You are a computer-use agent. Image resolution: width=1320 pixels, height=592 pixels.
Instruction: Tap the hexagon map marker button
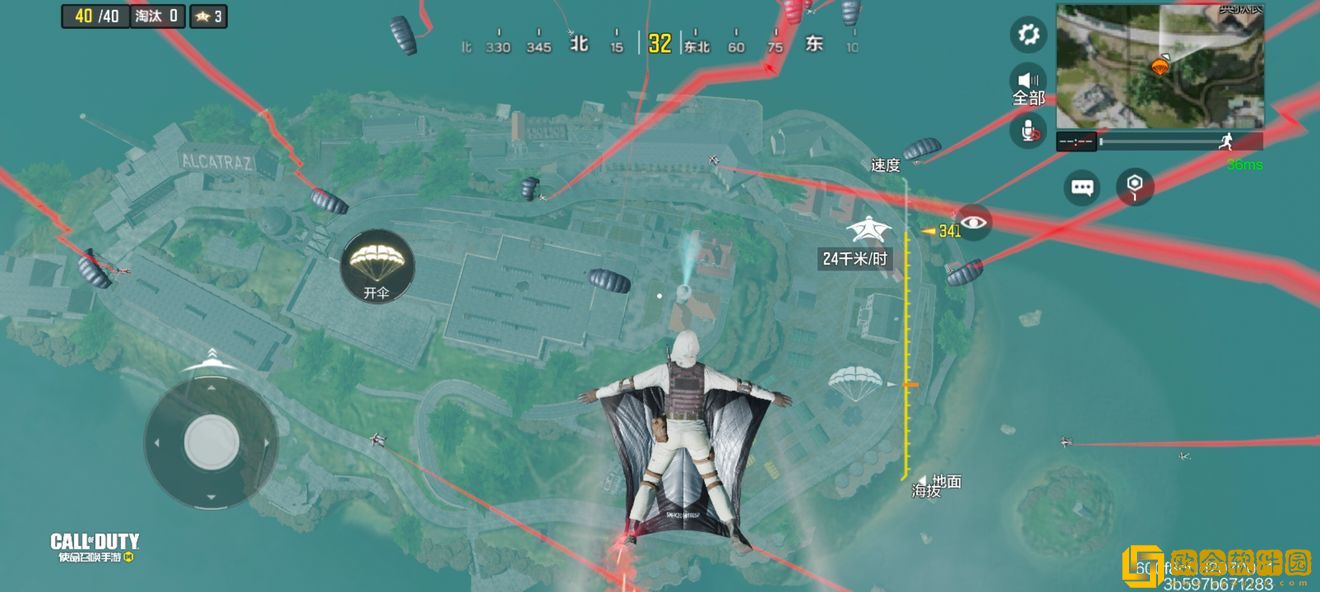1134,187
